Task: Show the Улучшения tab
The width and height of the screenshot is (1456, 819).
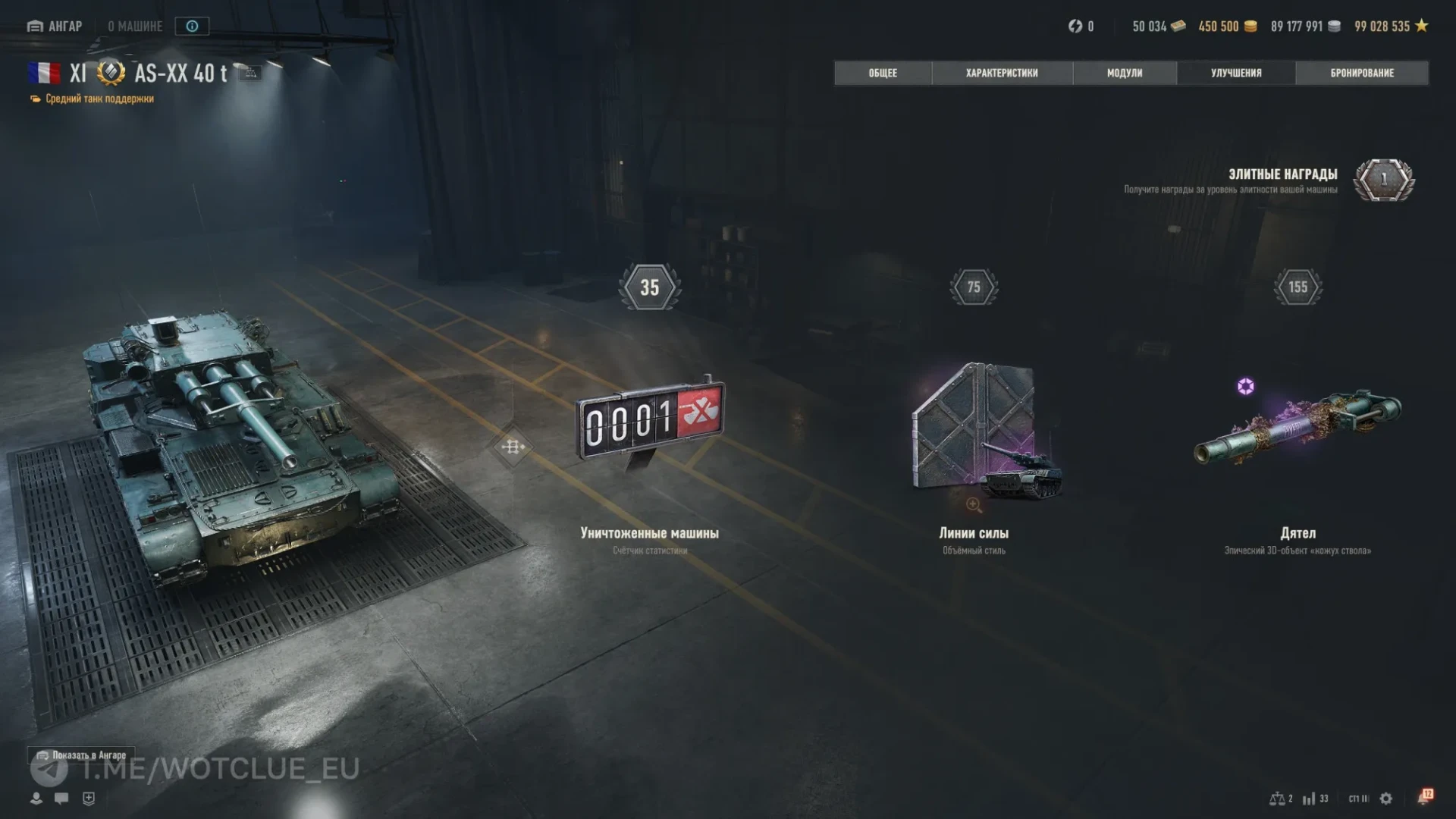Action: click(1236, 73)
